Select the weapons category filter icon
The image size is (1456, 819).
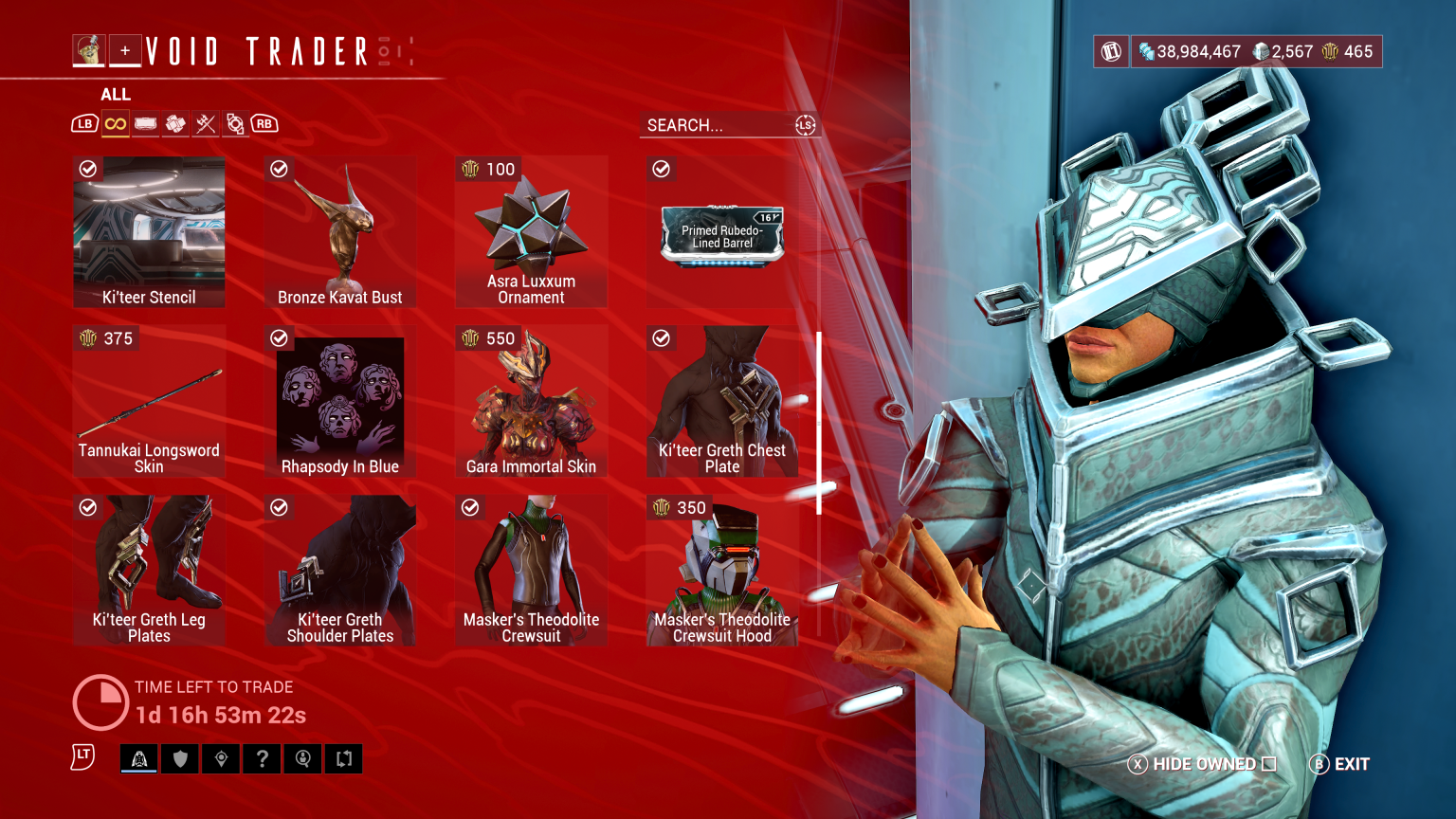click(x=206, y=123)
